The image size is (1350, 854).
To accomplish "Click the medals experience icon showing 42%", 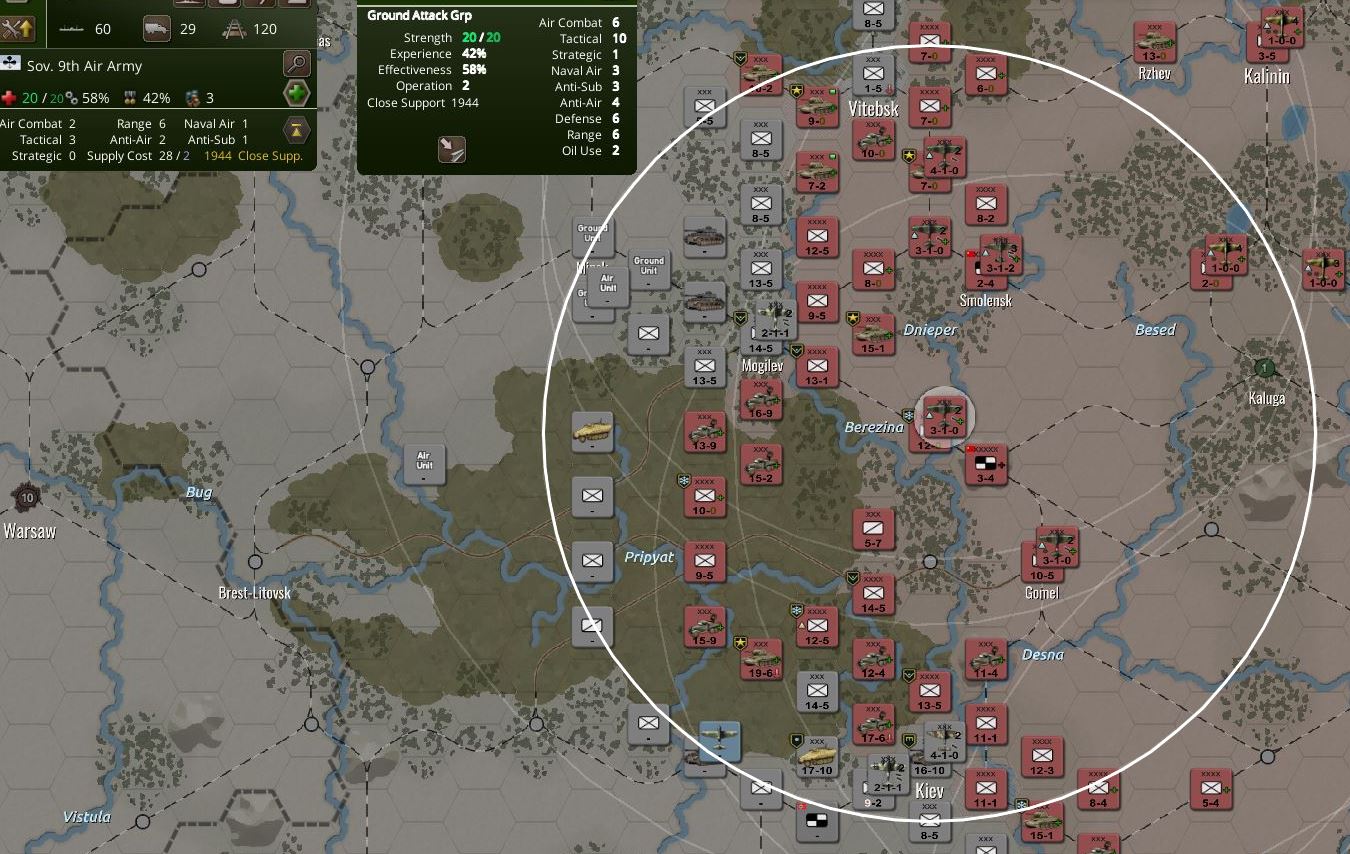I will coord(130,97).
